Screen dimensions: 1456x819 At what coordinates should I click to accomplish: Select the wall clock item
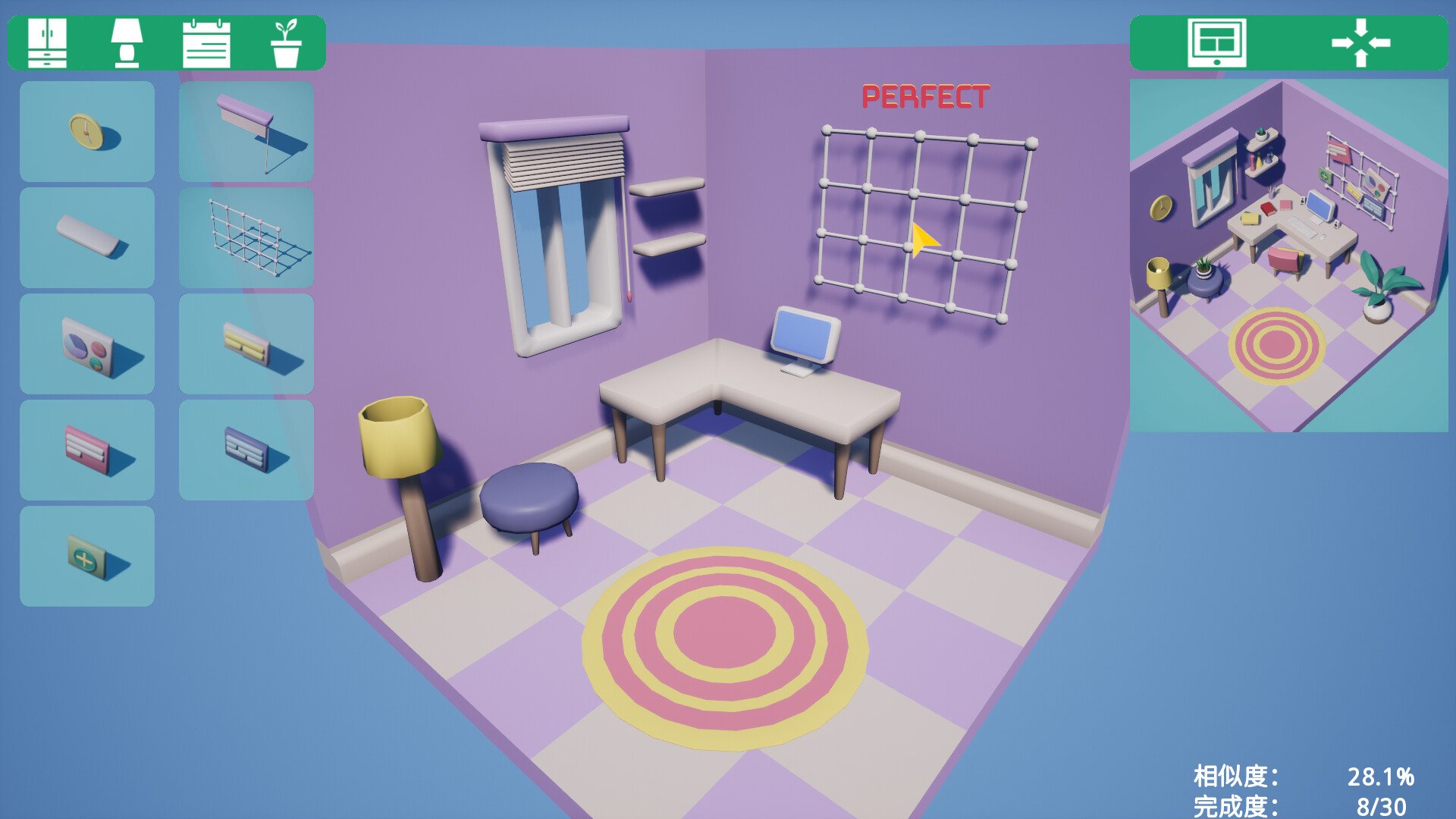pyautogui.click(x=86, y=131)
